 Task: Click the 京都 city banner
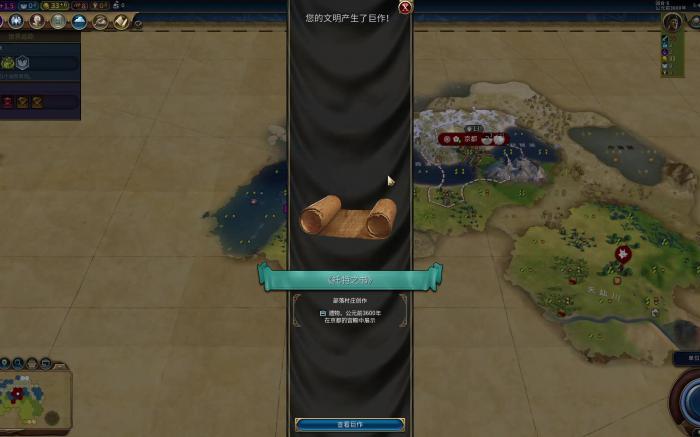[x=471, y=139]
